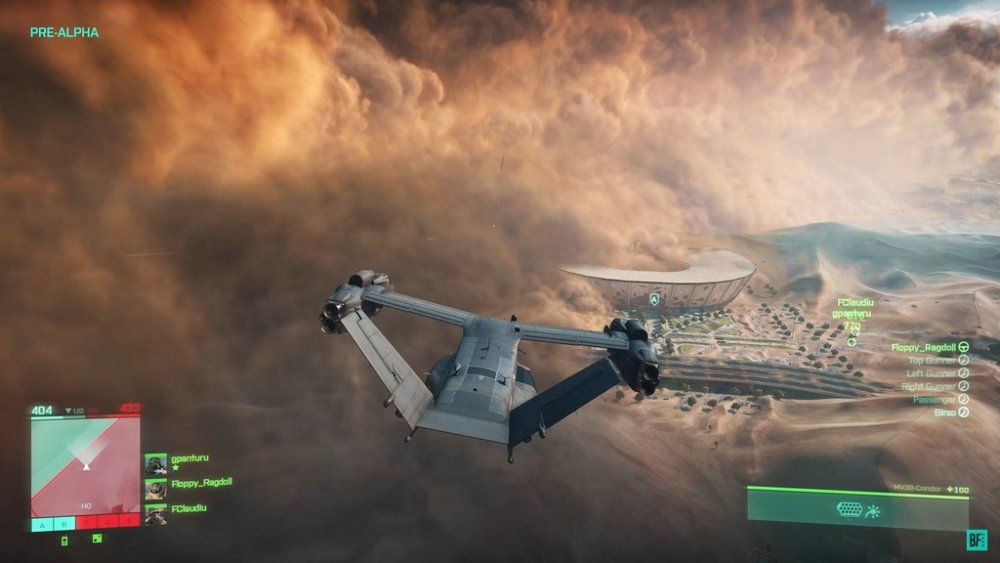This screenshot has height=563, width=1000.
Task: Select FClaudiu squad member entry
Action: point(188,508)
